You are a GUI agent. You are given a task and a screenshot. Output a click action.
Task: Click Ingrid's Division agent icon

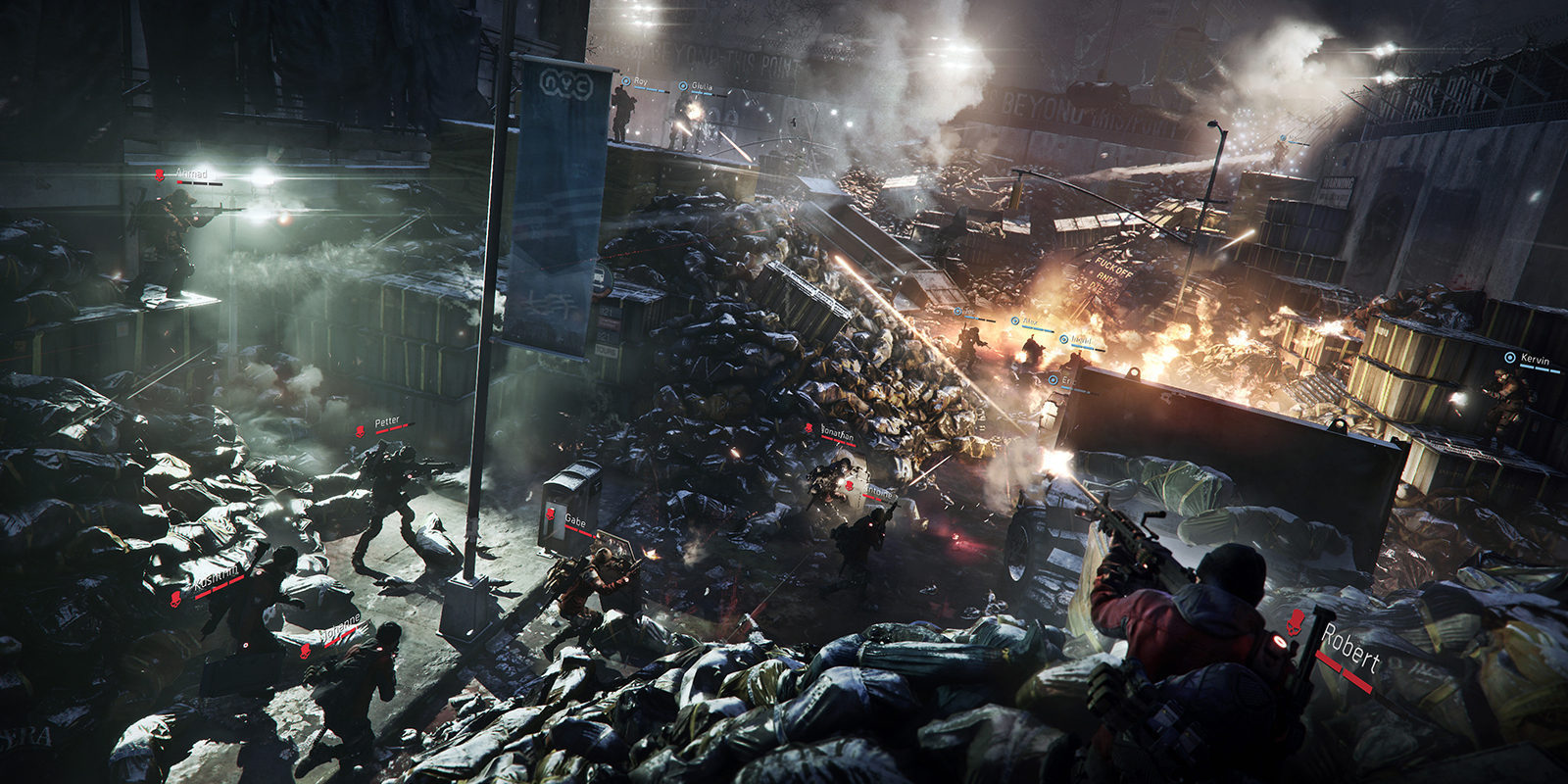pyautogui.click(x=1063, y=339)
